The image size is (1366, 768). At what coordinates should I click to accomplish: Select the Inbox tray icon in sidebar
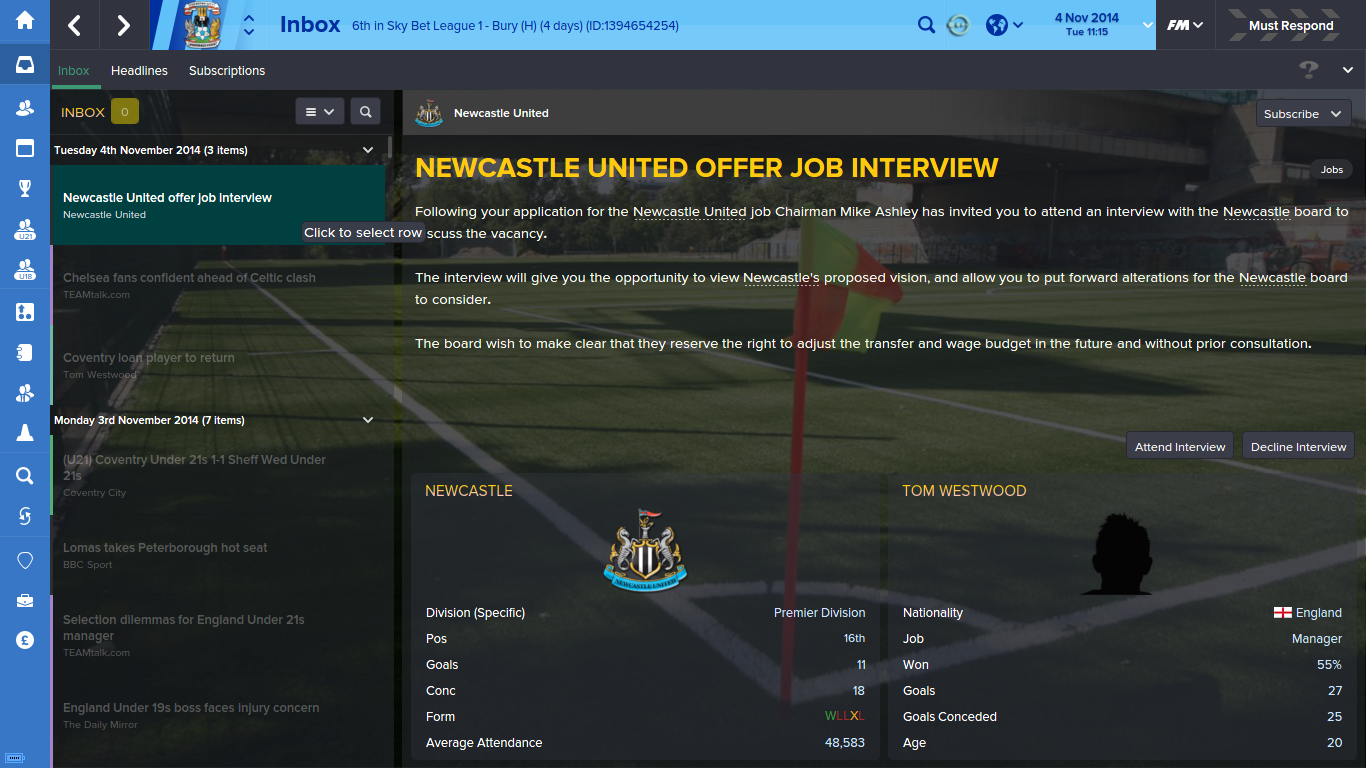(24, 65)
